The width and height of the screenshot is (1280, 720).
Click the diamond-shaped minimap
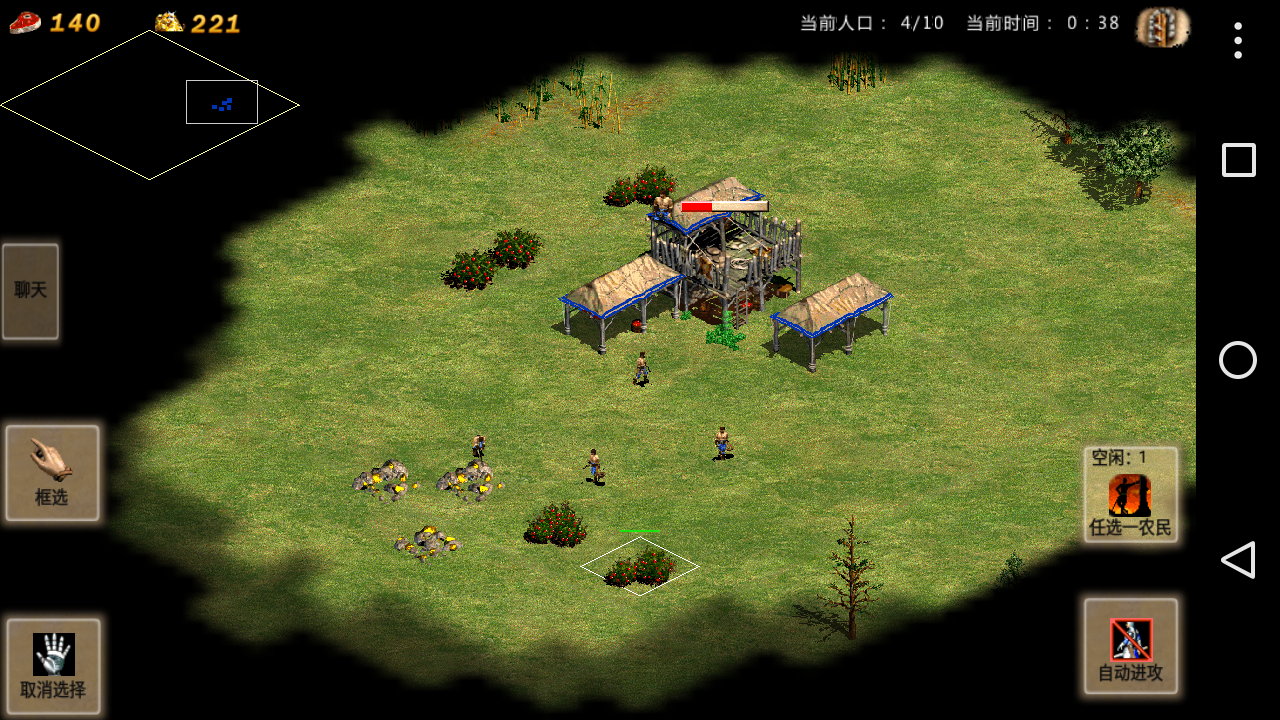150,105
